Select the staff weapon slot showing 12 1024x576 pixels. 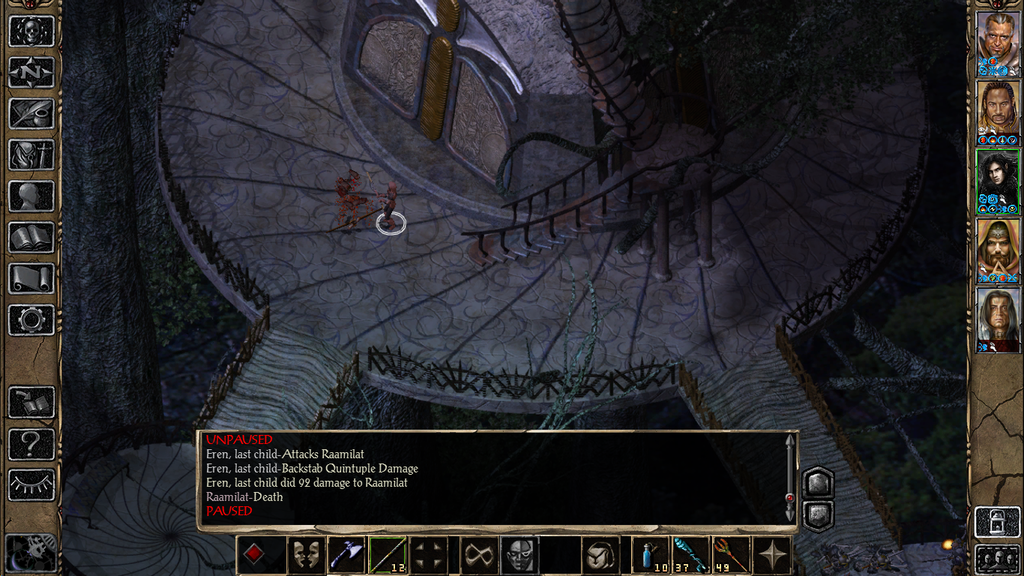coord(387,555)
